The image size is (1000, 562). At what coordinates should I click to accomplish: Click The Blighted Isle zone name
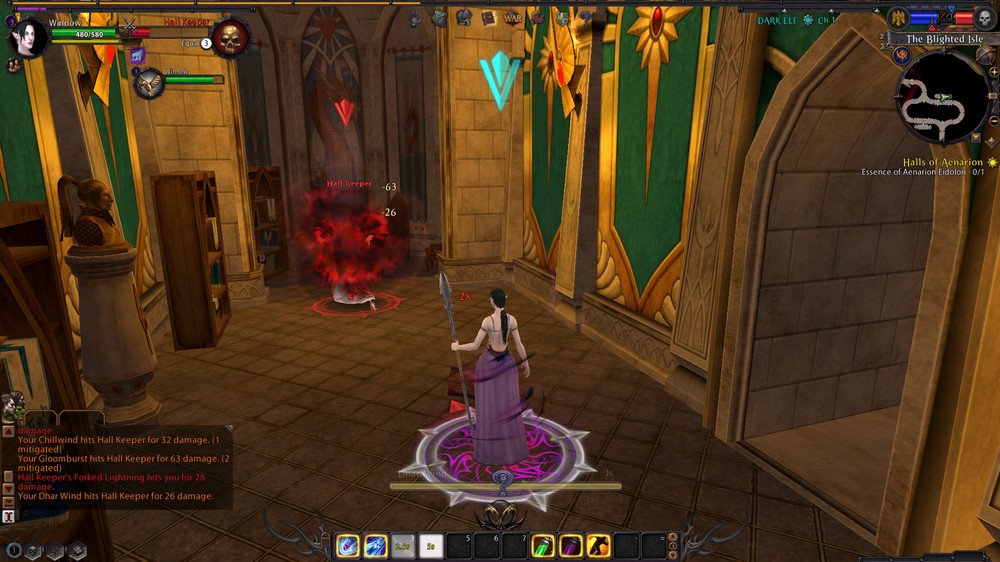coord(943,39)
